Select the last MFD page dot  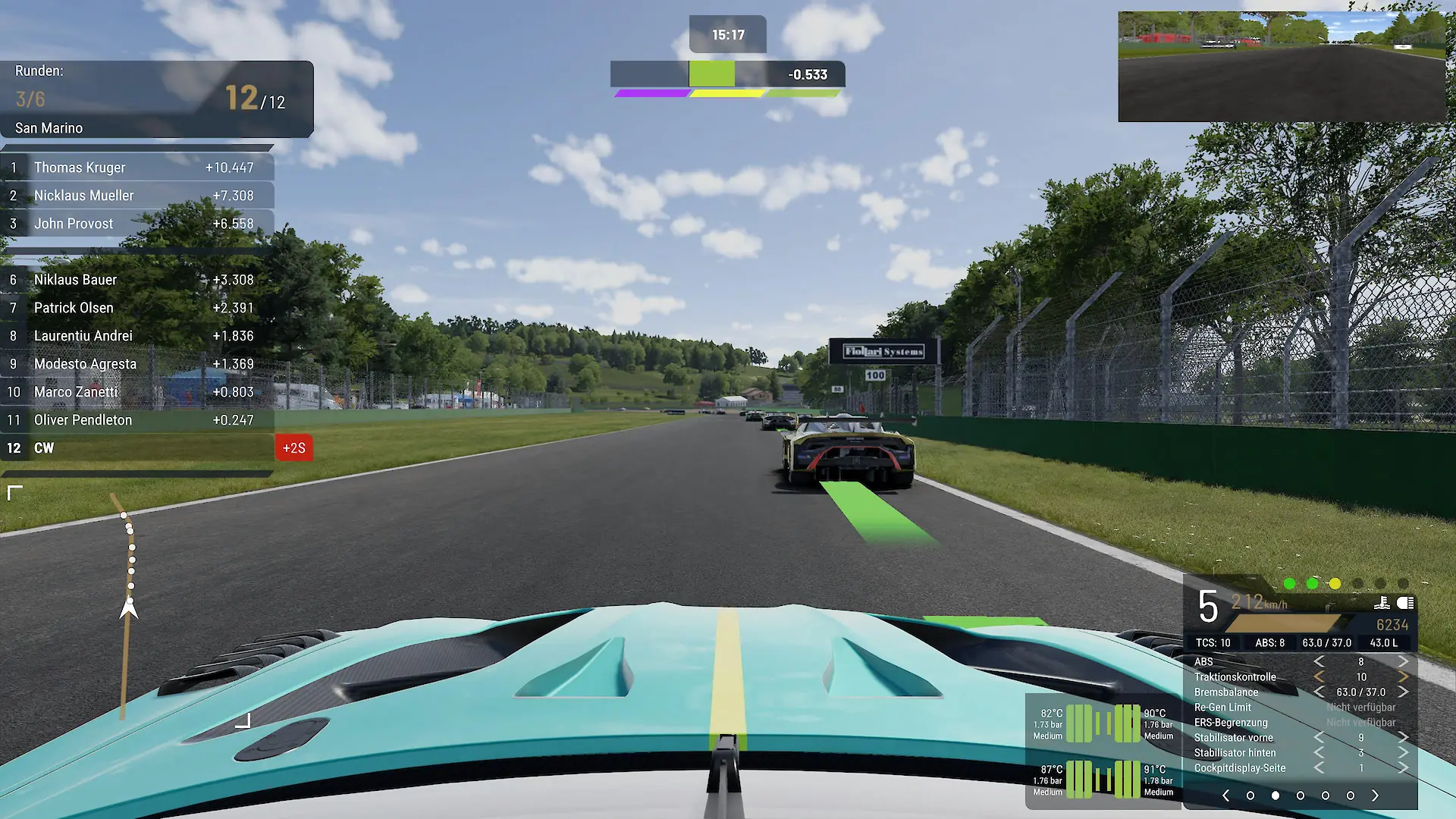(x=1351, y=795)
